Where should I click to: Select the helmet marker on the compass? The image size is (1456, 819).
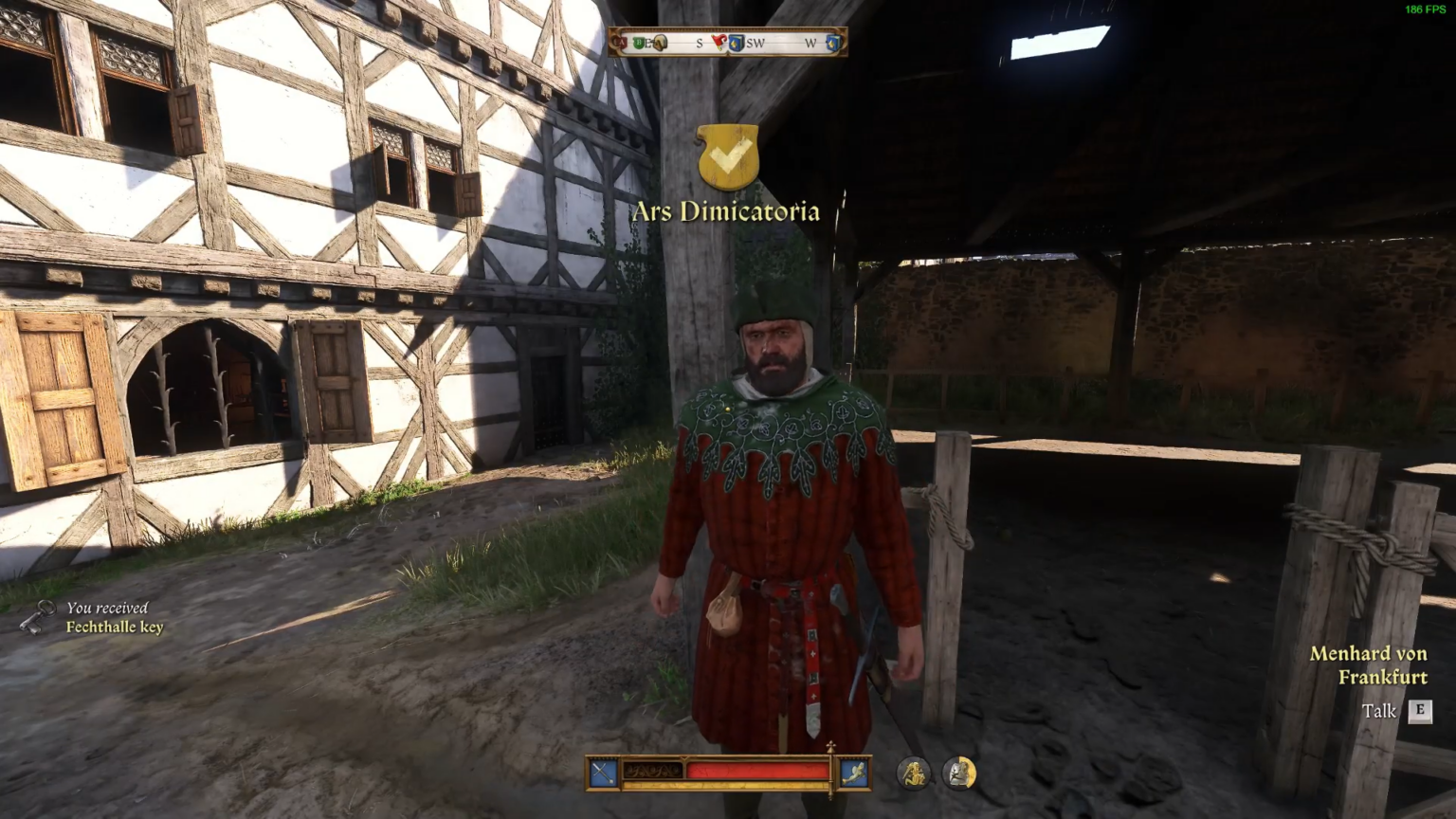pyautogui.click(x=662, y=42)
